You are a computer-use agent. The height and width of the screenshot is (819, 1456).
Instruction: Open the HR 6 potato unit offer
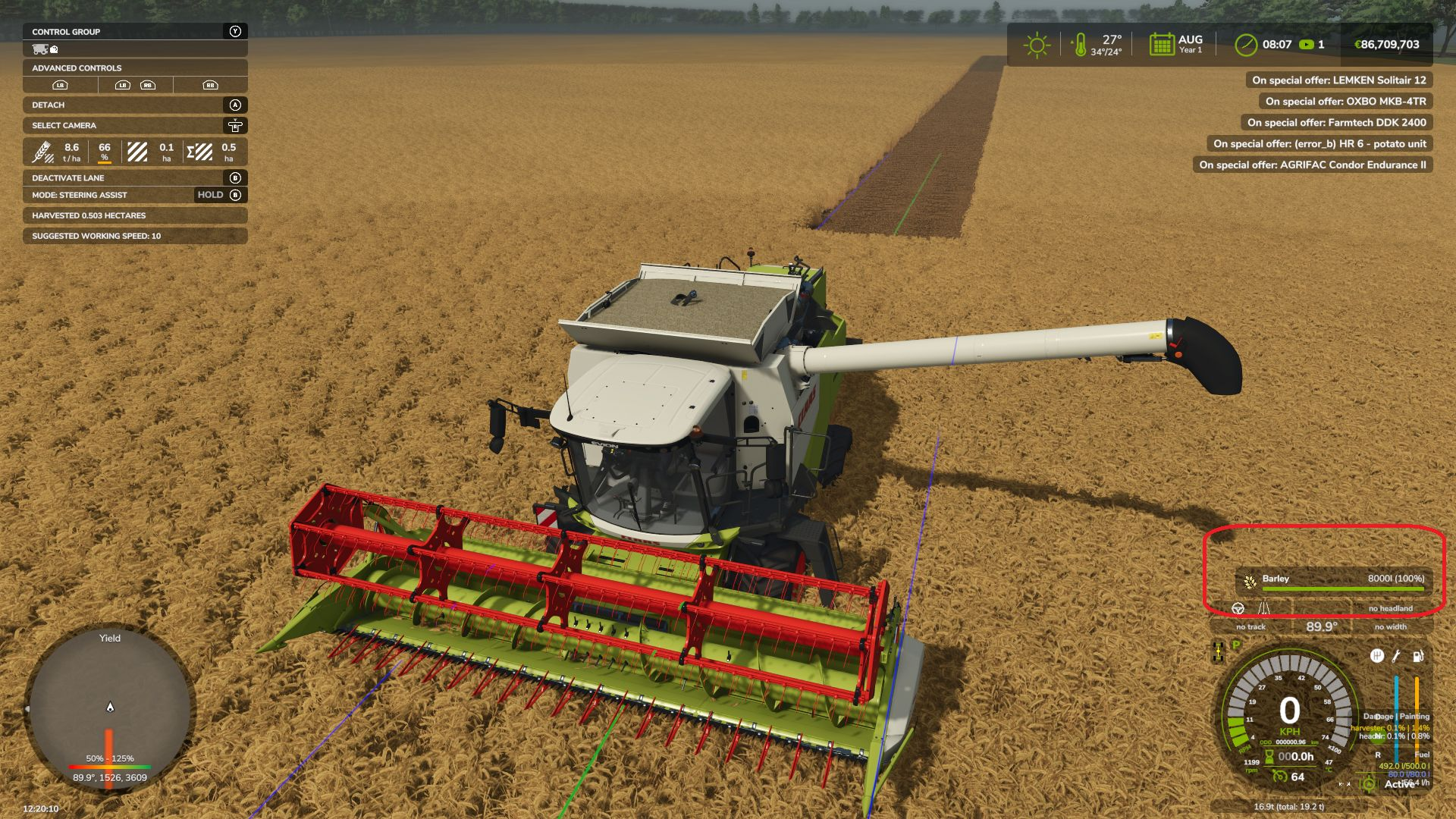coord(1319,143)
